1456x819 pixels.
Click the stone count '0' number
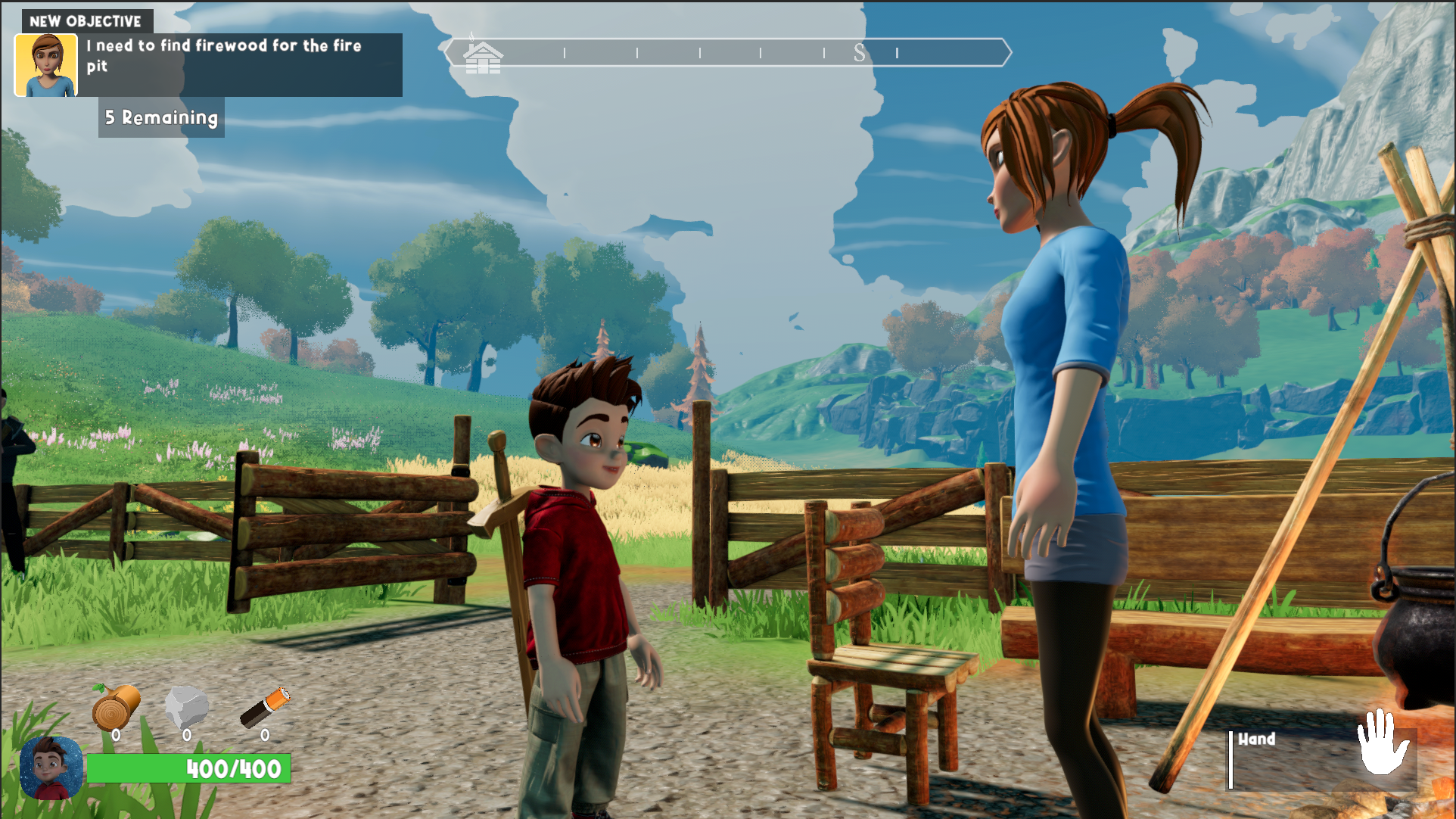click(x=188, y=735)
